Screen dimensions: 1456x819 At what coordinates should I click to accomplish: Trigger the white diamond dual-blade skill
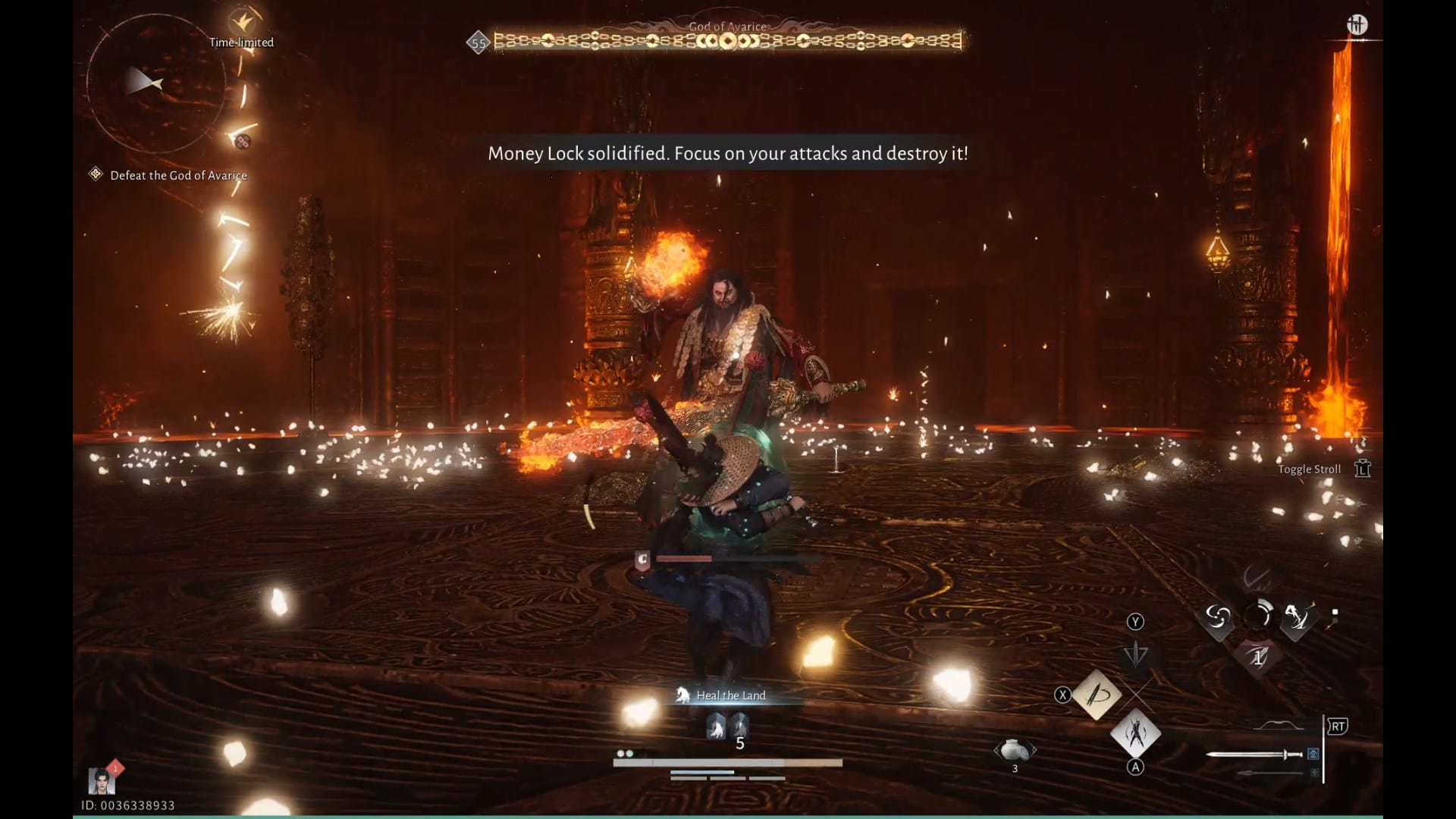1135,733
